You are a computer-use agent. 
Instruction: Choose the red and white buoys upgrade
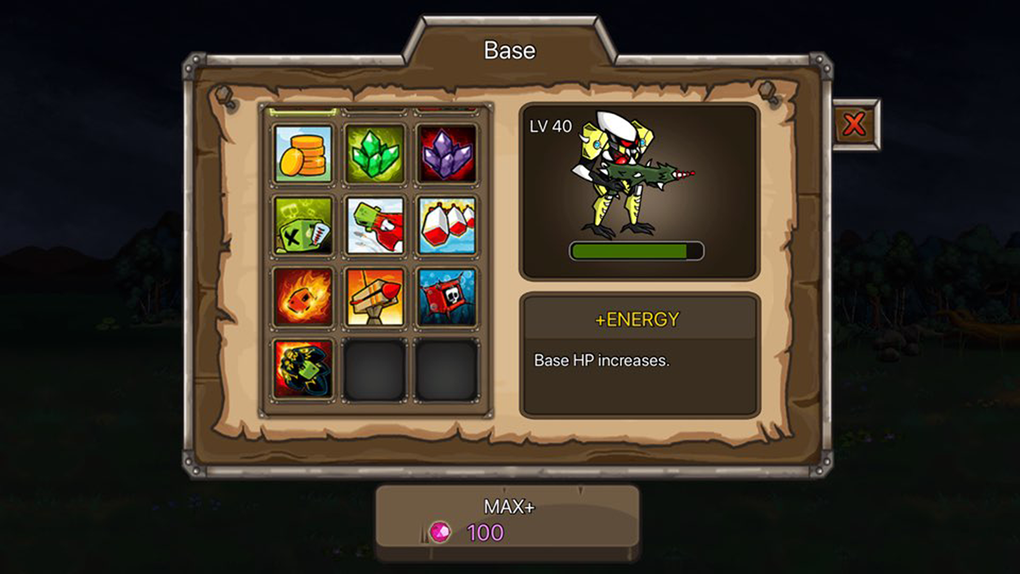point(446,225)
